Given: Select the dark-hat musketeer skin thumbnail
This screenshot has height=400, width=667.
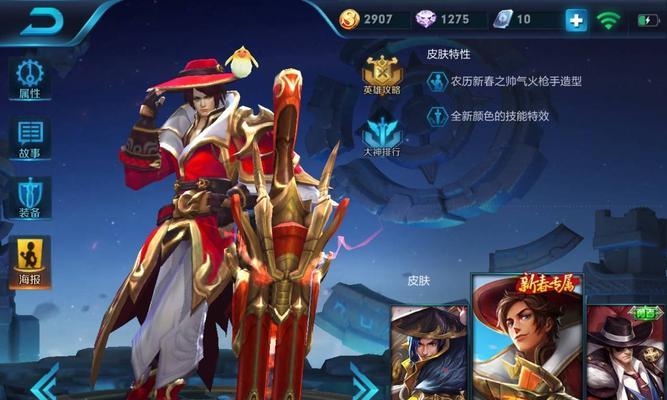Looking at the screenshot, I should tap(428, 352).
